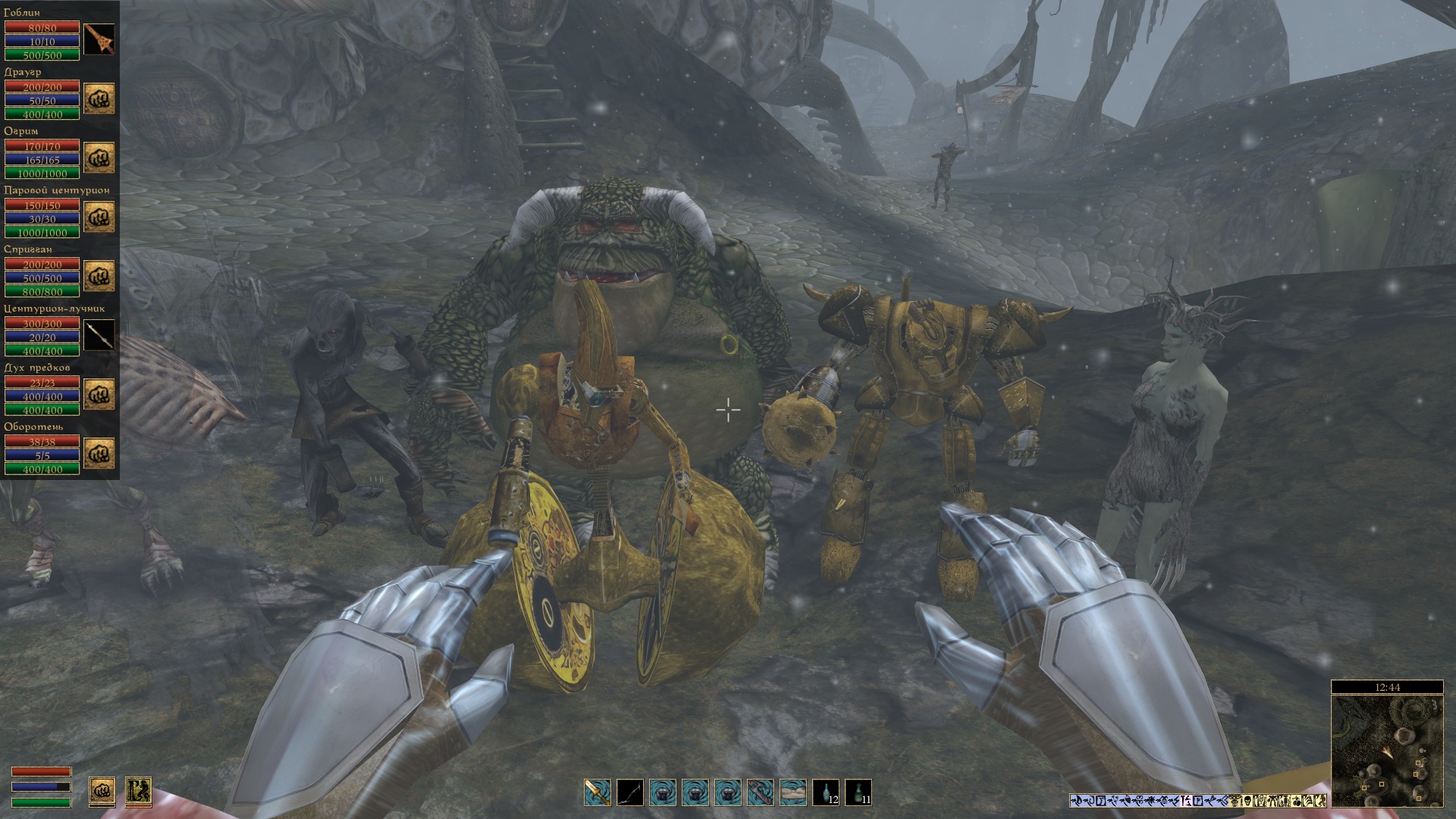1456x819 pixels.
Task: Open the player's selected spell icon
Action: 138,791
